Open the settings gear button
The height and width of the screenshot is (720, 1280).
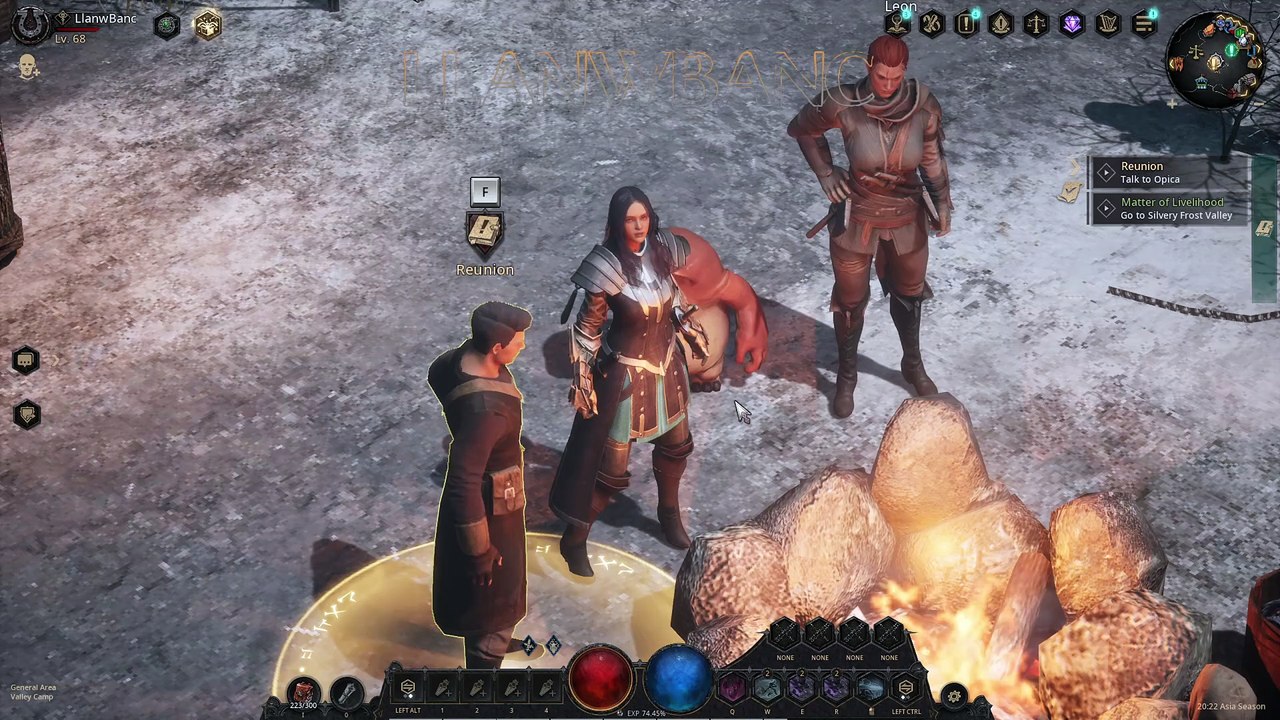click(x=954, y=695)
